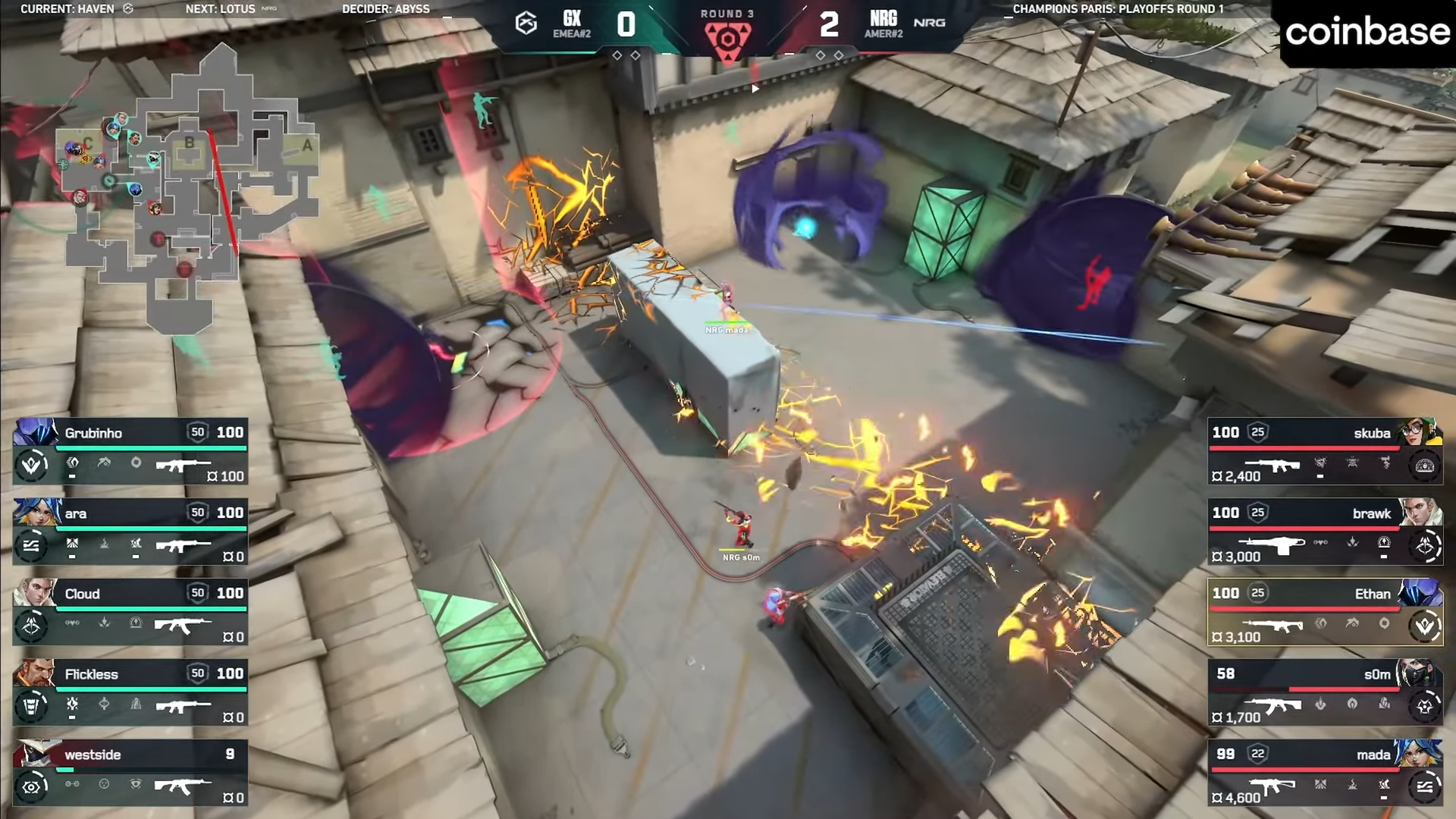
Task: Click the round 3 spike emblem
Action: point(727,39)
